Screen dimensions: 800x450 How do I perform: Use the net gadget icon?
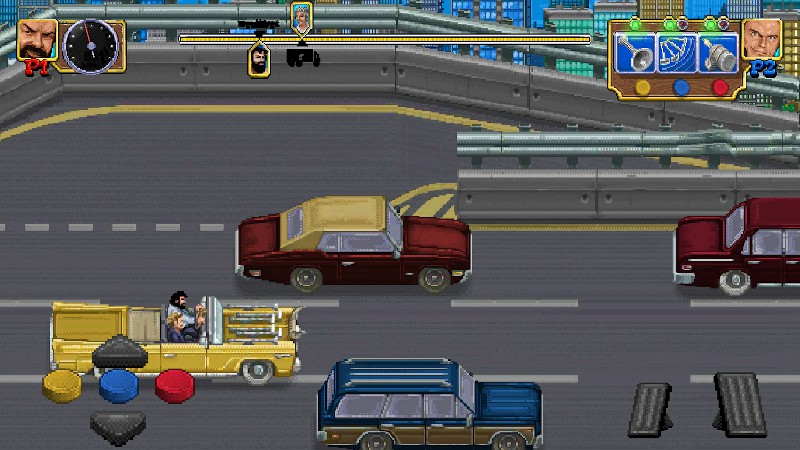click(x=677, y=54)
